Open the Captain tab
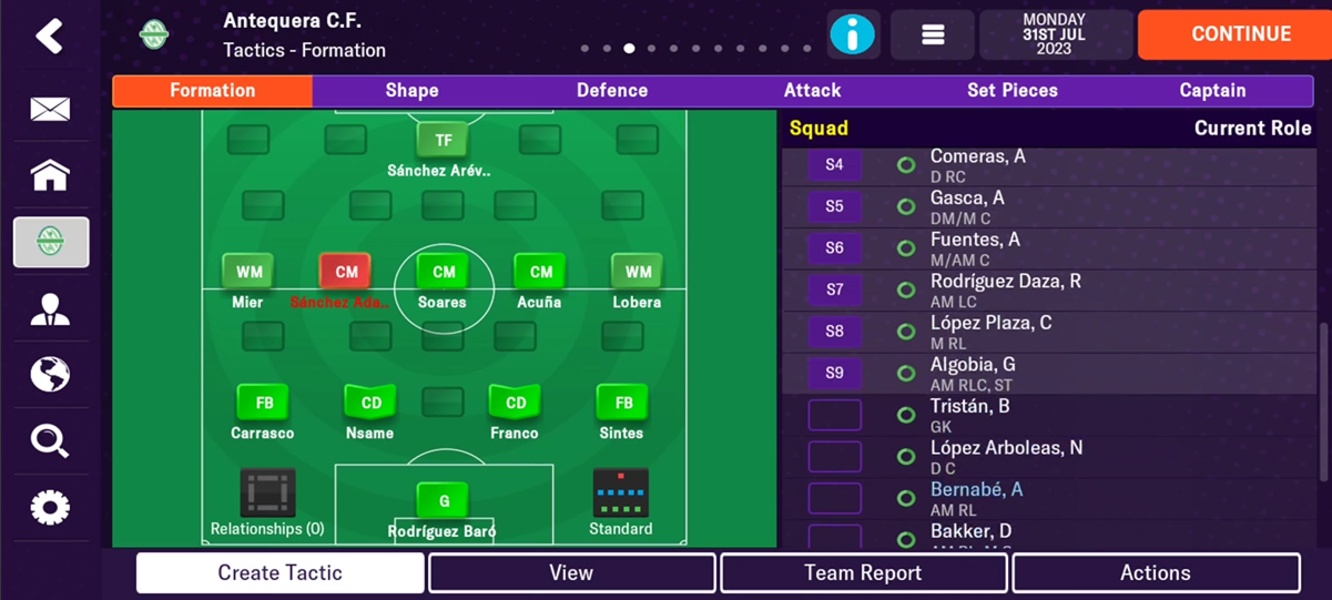 1212,90
